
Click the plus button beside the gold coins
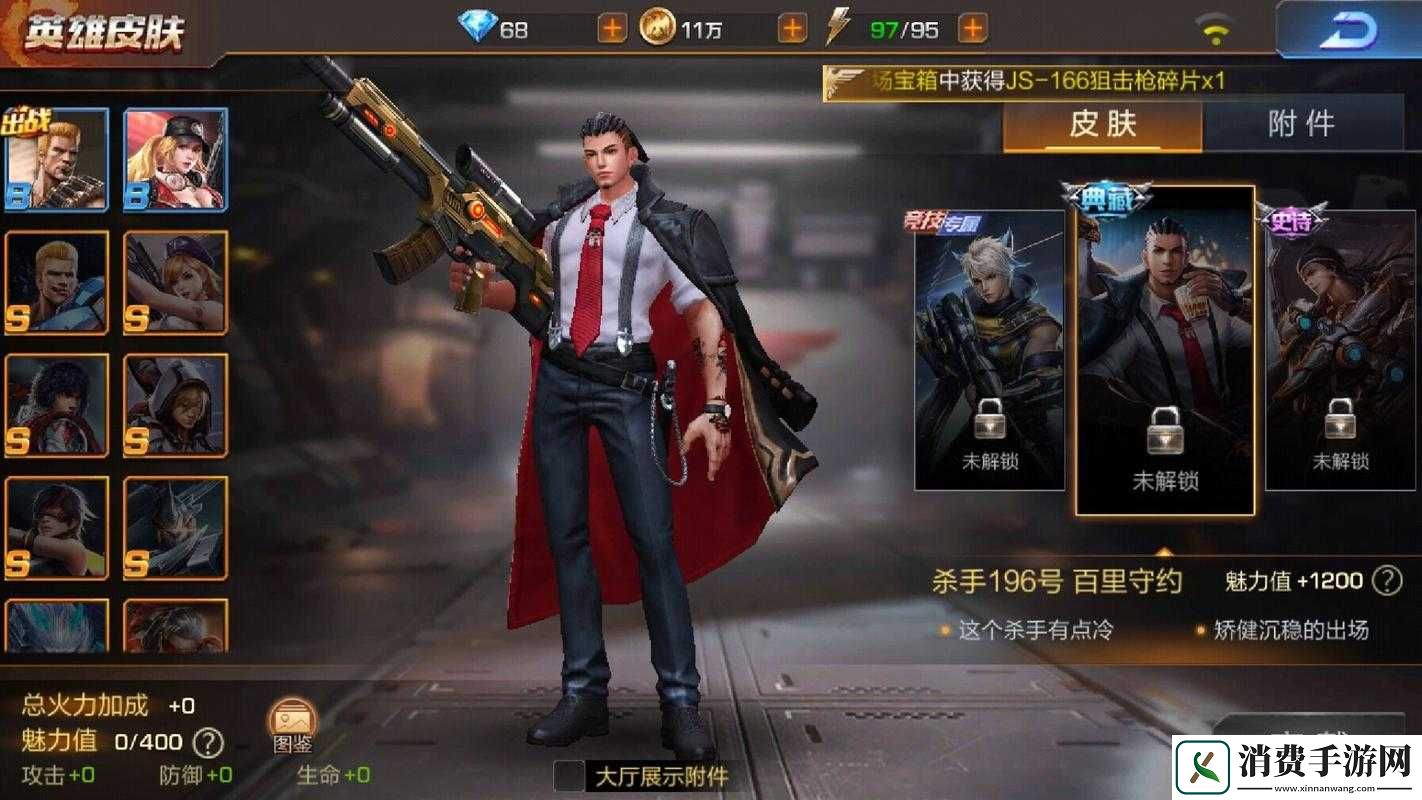click(x=790, y=27)
